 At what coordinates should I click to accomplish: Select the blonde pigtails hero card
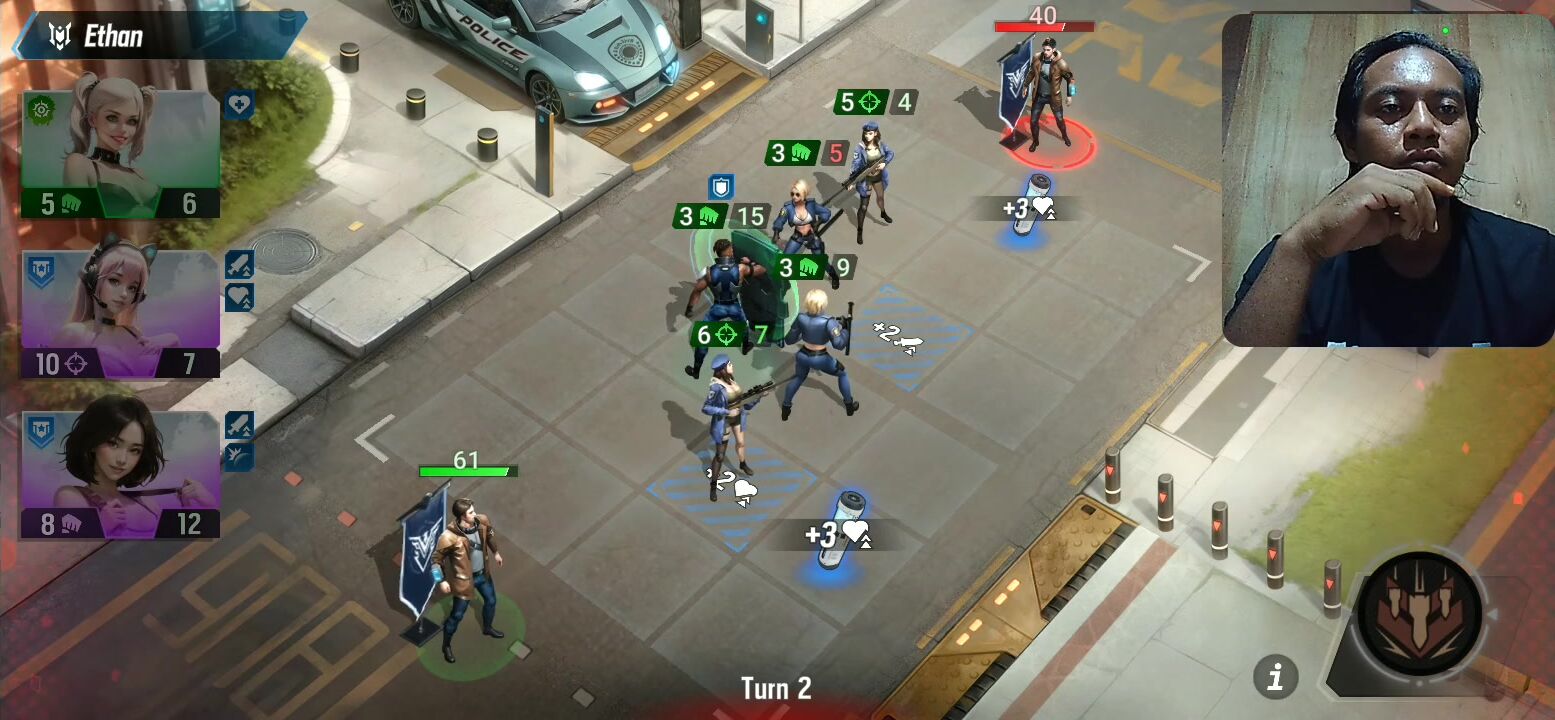click(x=120, y=155)
